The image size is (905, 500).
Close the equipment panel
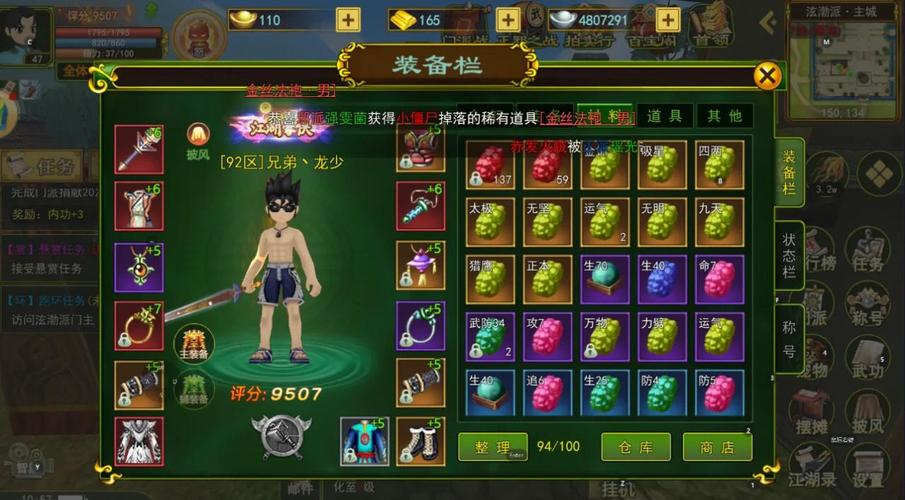(x=767, y=76)
